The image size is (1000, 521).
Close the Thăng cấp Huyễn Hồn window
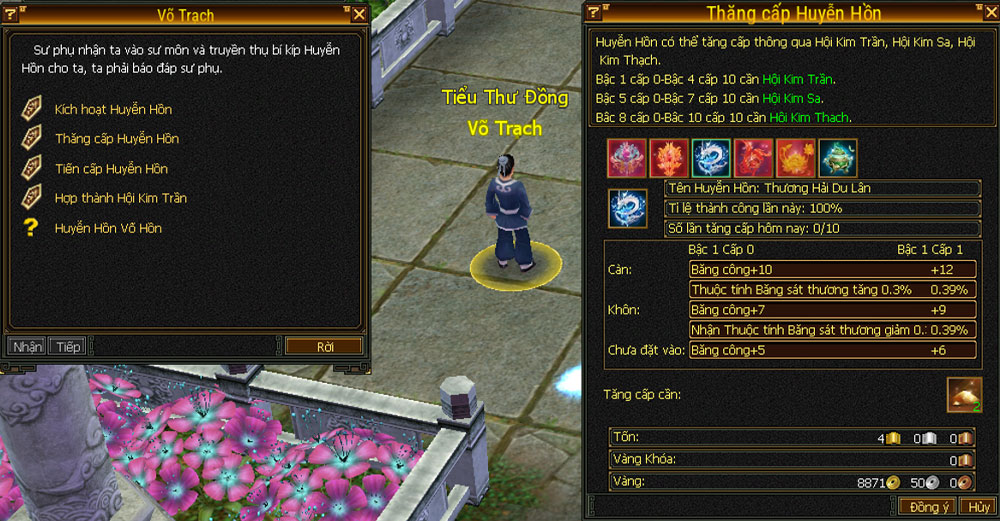click(x=985, y=12)
